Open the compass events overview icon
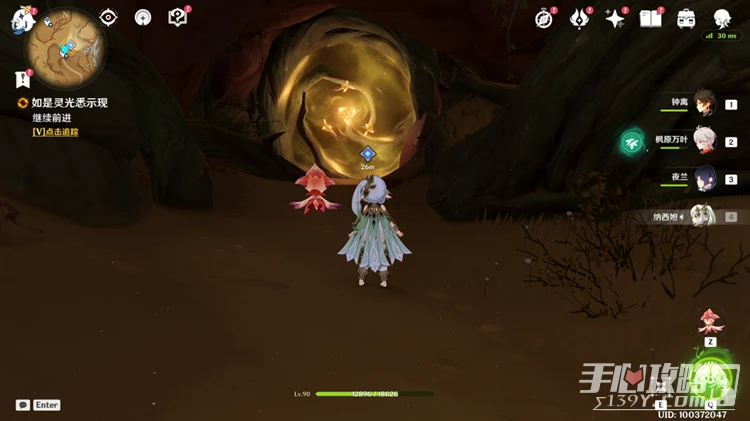750x421 pixels. (544, 18)
